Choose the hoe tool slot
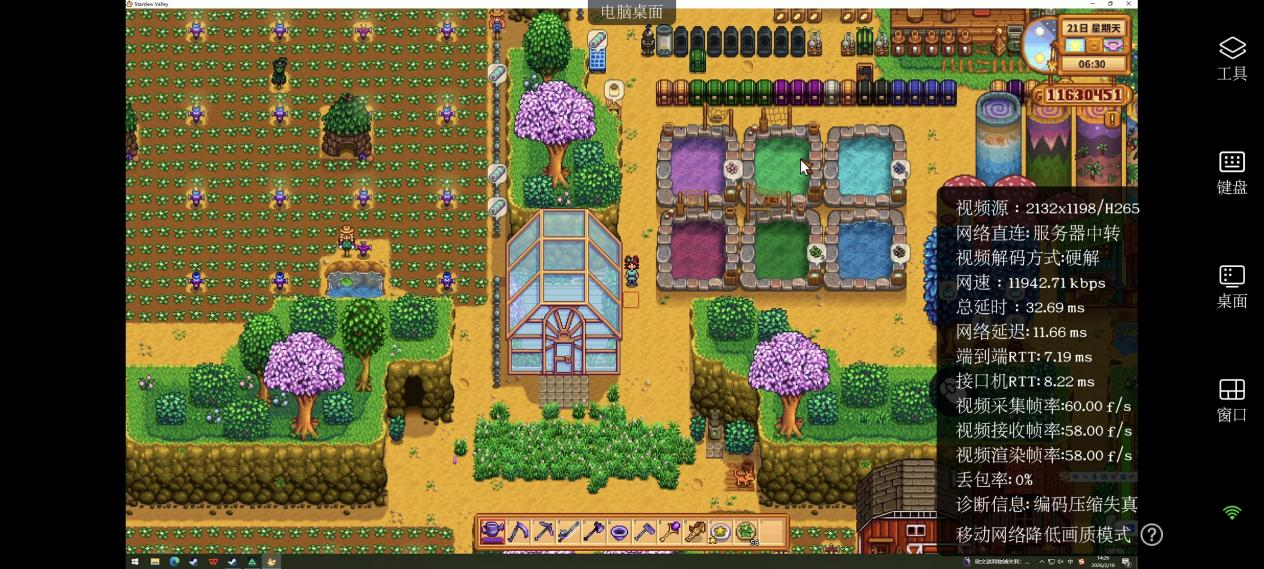Screen dimensions: 1264x569 pos(644,532)
